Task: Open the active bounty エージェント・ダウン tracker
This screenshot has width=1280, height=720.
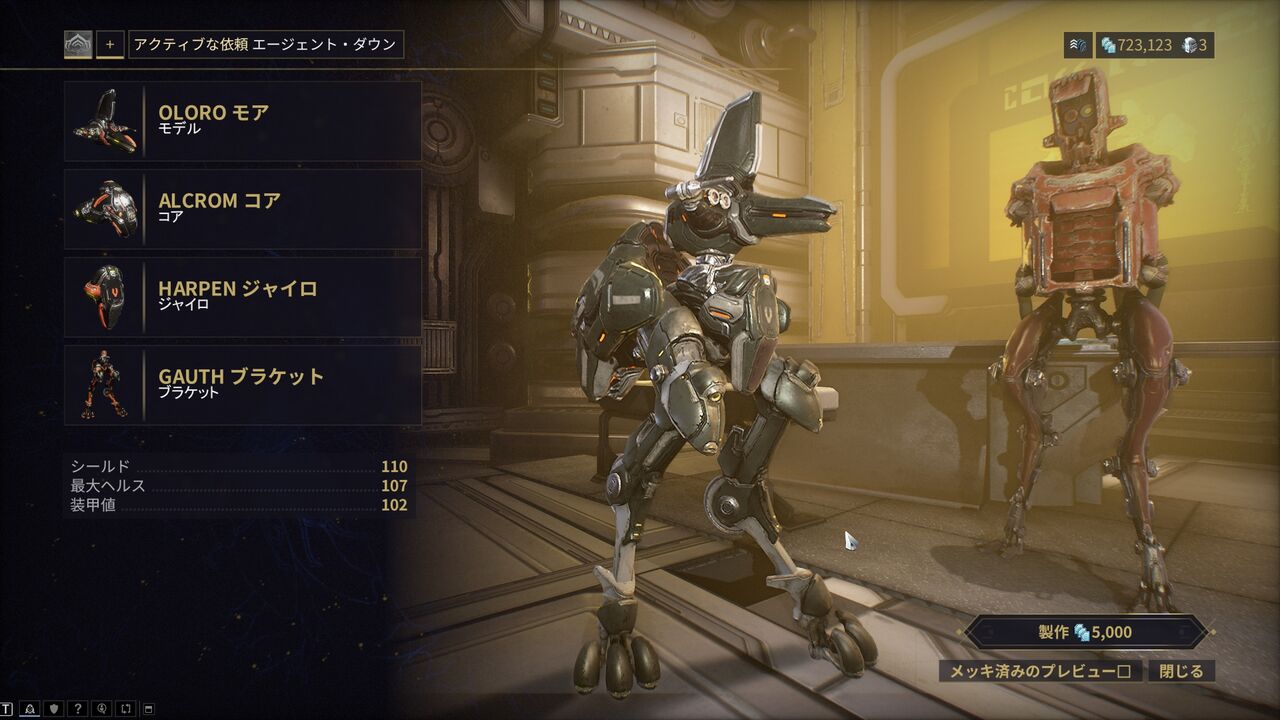Action: [265, 45]
